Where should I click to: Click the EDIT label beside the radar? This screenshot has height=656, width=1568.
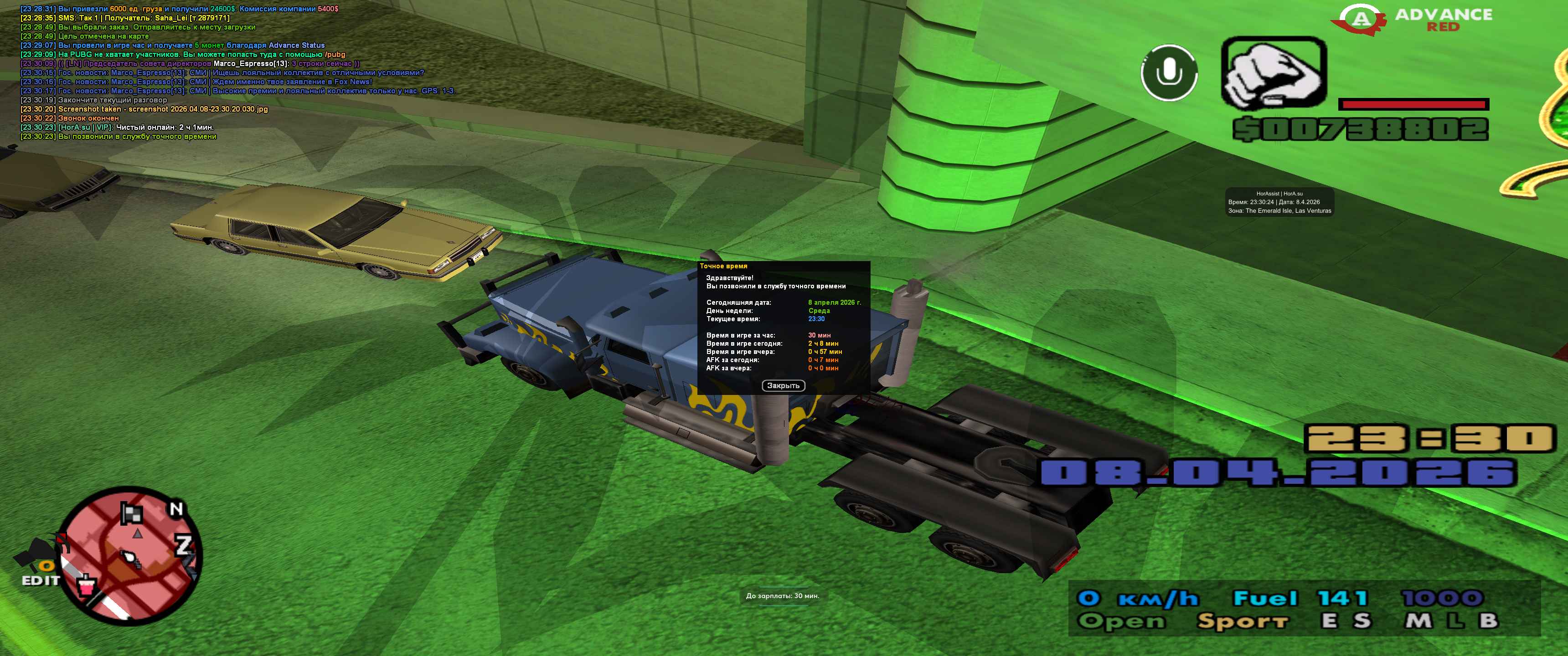click(x=41, y=580)
